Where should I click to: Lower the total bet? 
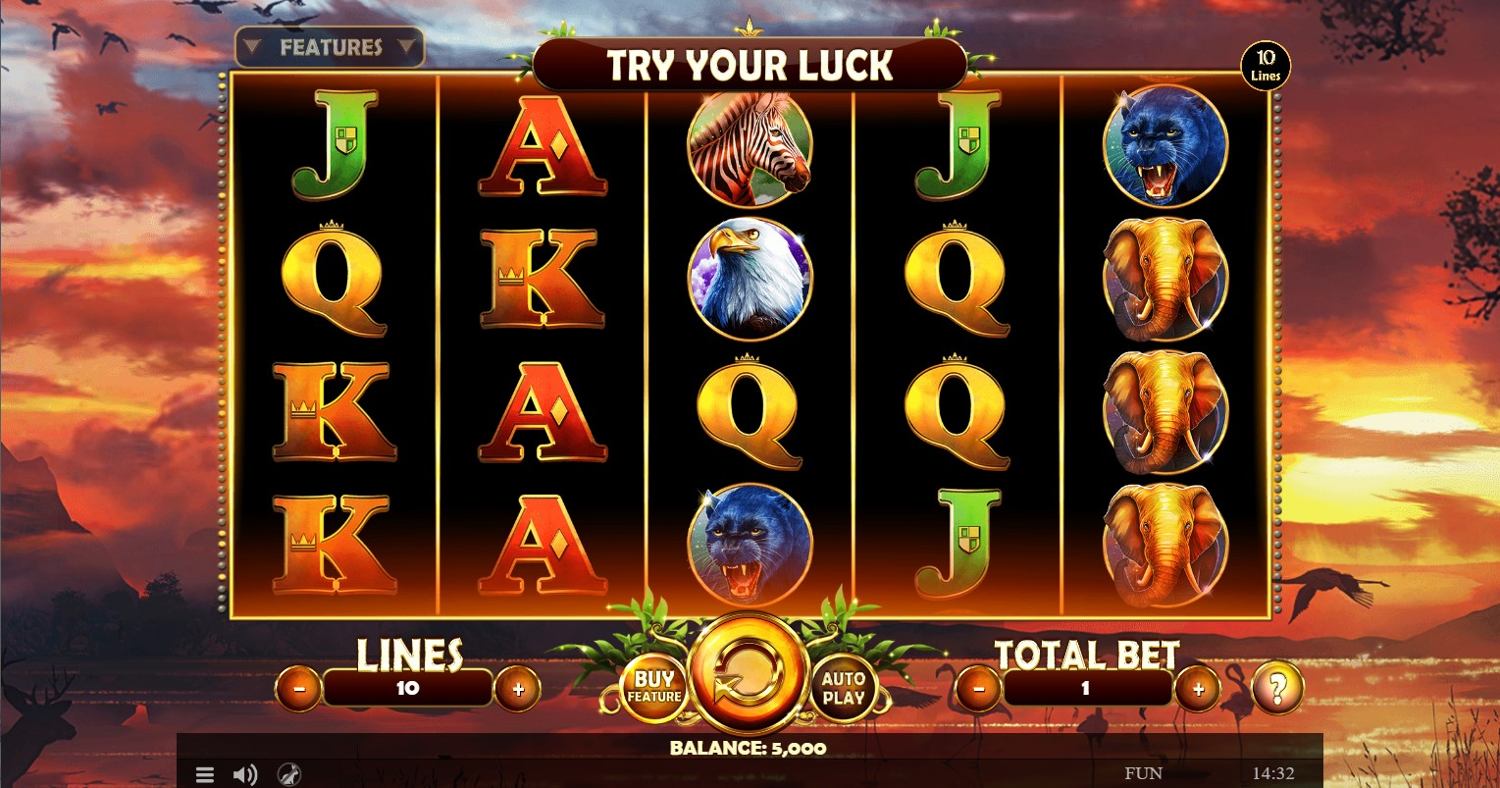[x=981, y=688]
